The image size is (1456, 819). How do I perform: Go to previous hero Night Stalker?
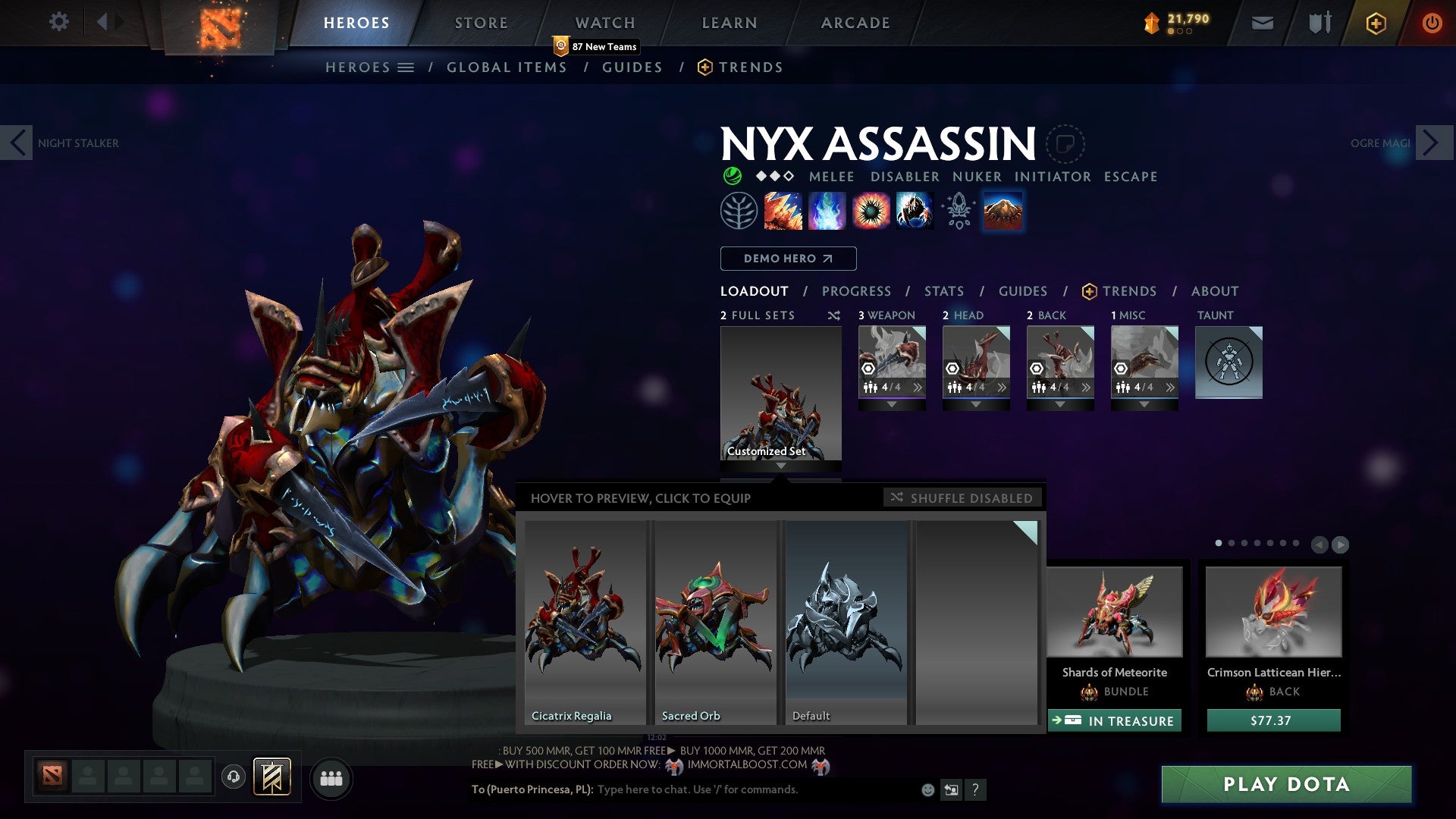coord(17,143)
